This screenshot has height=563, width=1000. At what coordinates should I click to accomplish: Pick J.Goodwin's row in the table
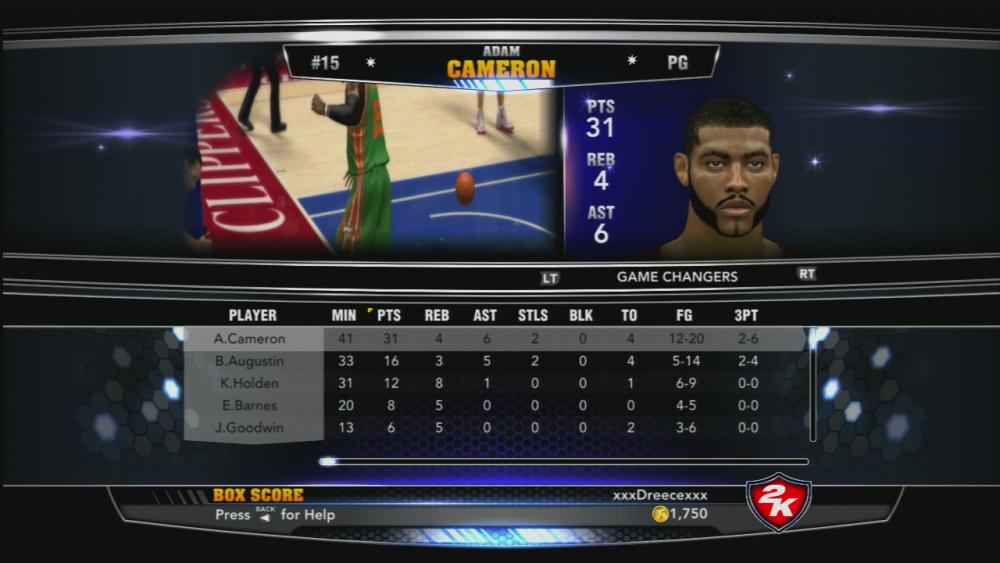point(251,428)
